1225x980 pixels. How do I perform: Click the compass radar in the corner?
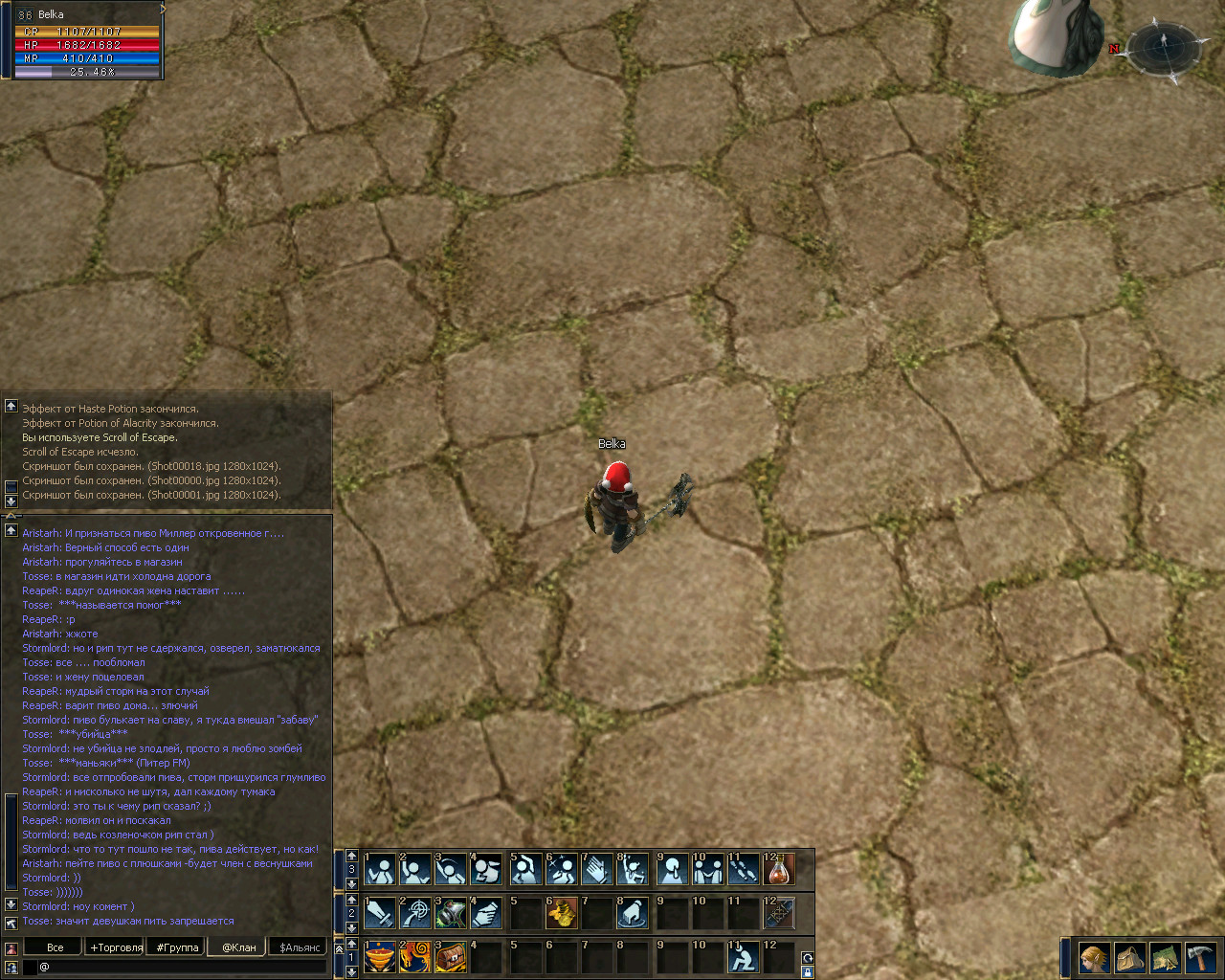[1164, 46]
